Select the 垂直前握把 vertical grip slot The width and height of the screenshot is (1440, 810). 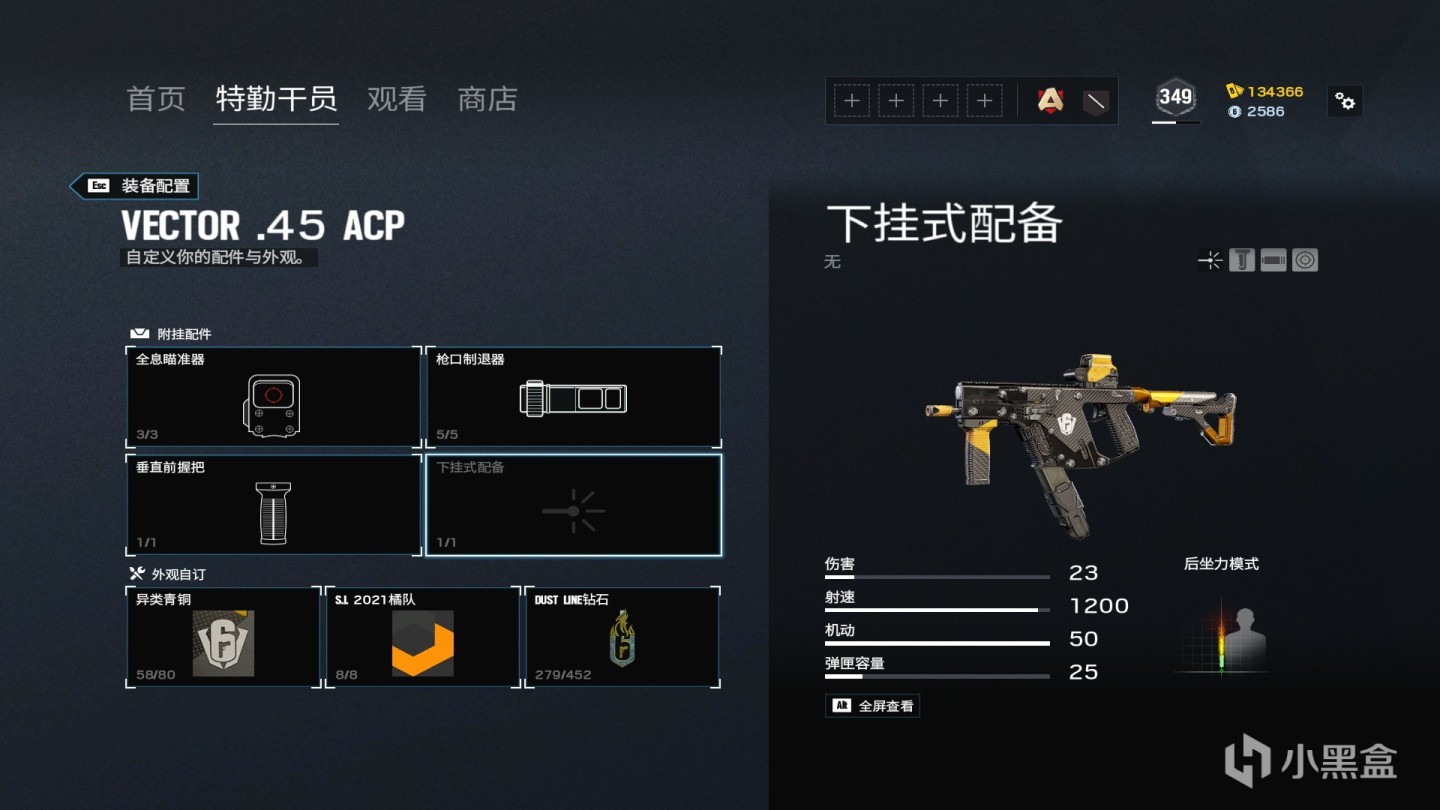(x=273, y=505)
